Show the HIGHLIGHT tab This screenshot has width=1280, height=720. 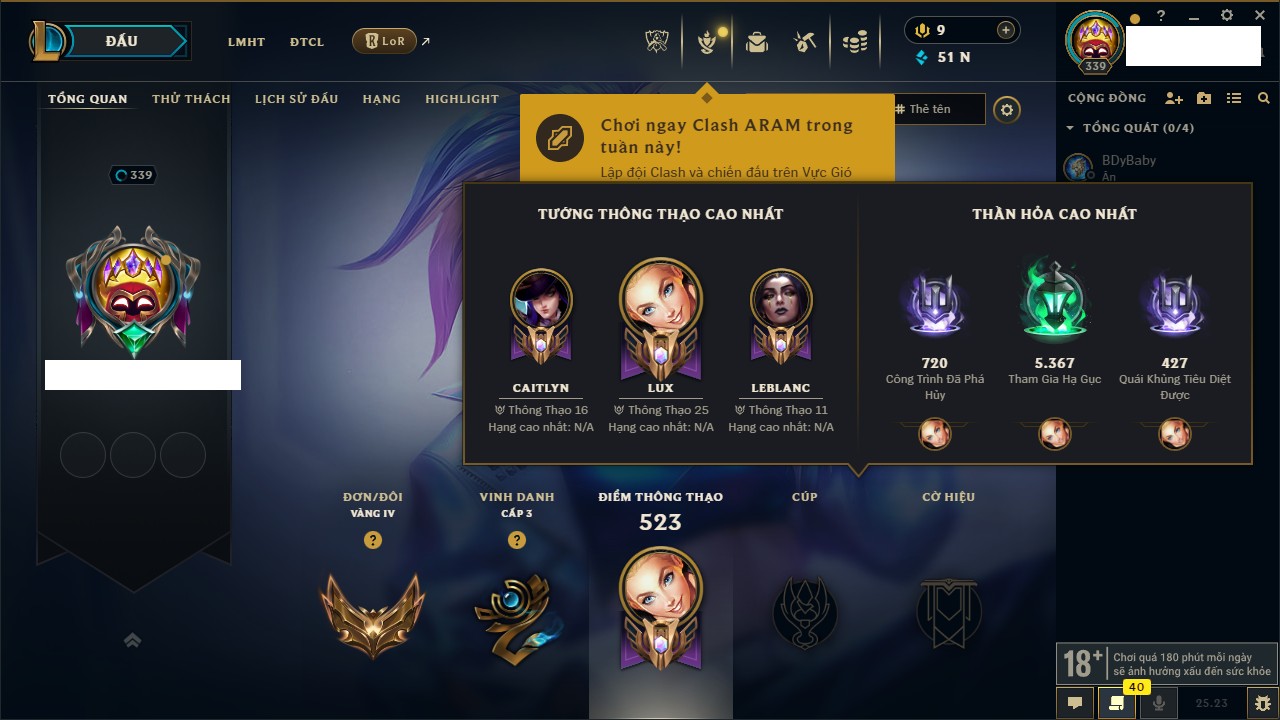[x=461, y=99]
